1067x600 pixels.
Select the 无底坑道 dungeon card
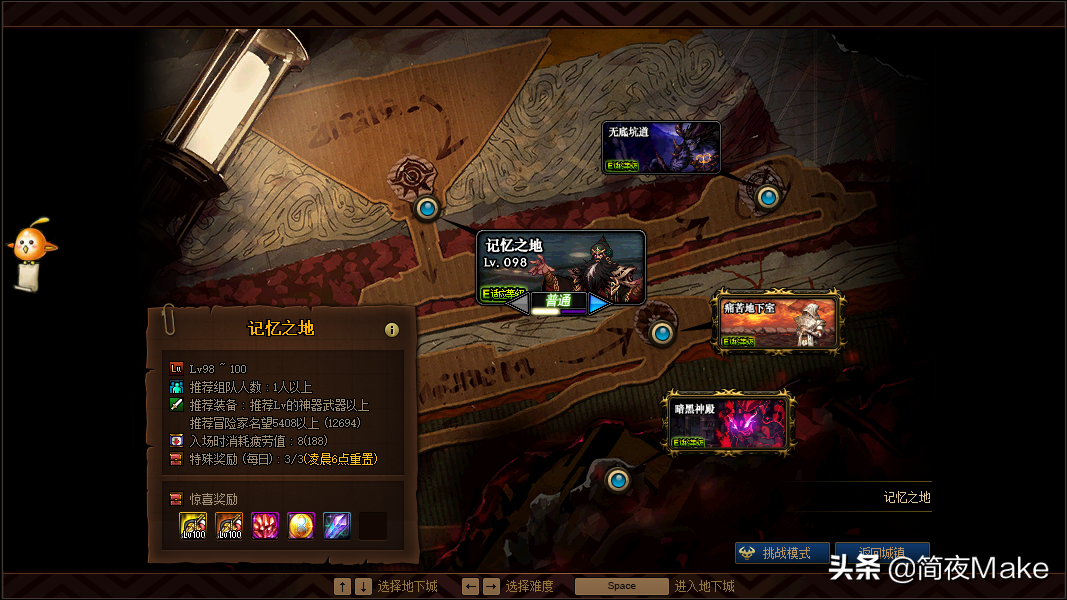point(661,147)
